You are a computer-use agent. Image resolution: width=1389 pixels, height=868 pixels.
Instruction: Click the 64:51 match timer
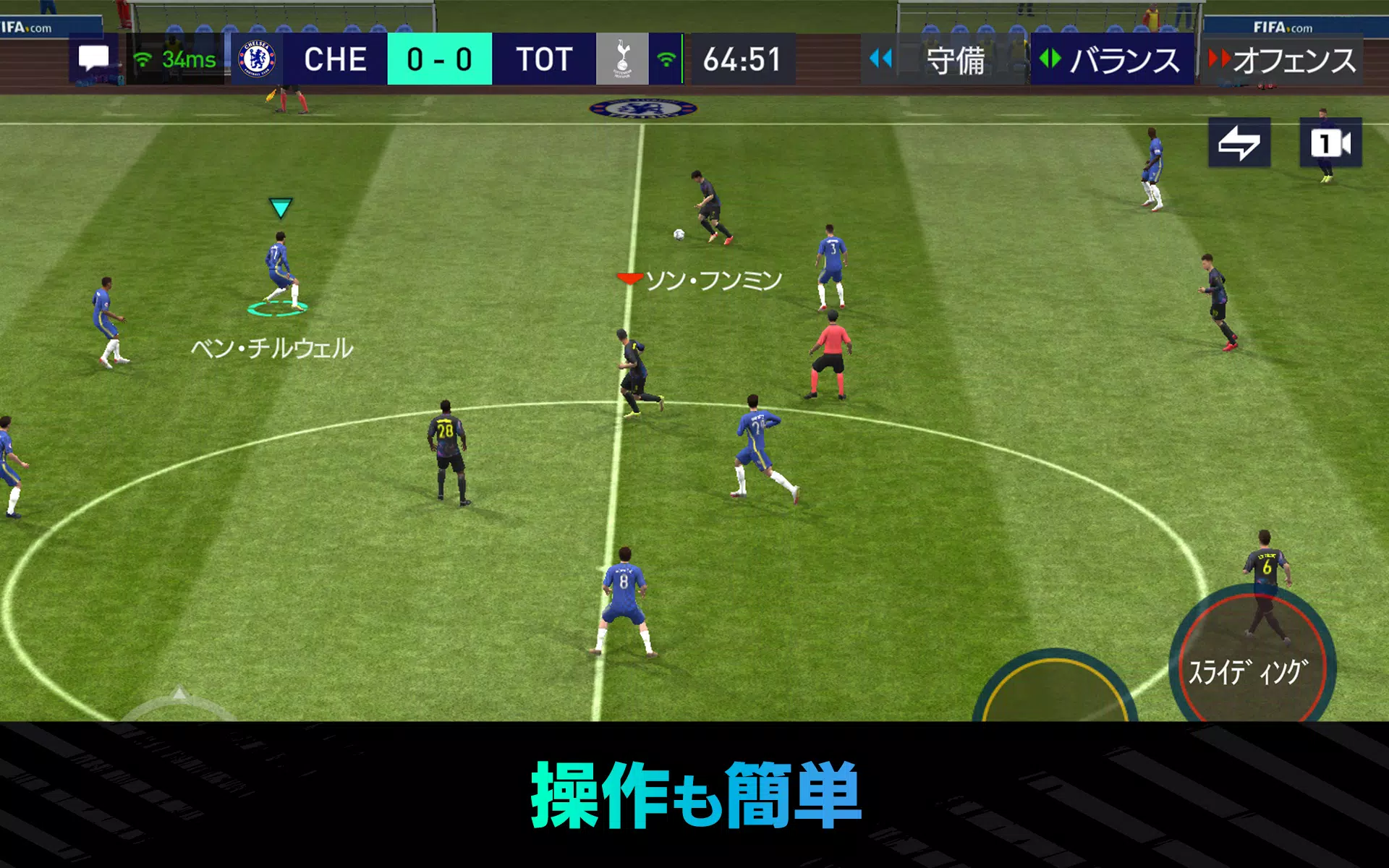742,59
